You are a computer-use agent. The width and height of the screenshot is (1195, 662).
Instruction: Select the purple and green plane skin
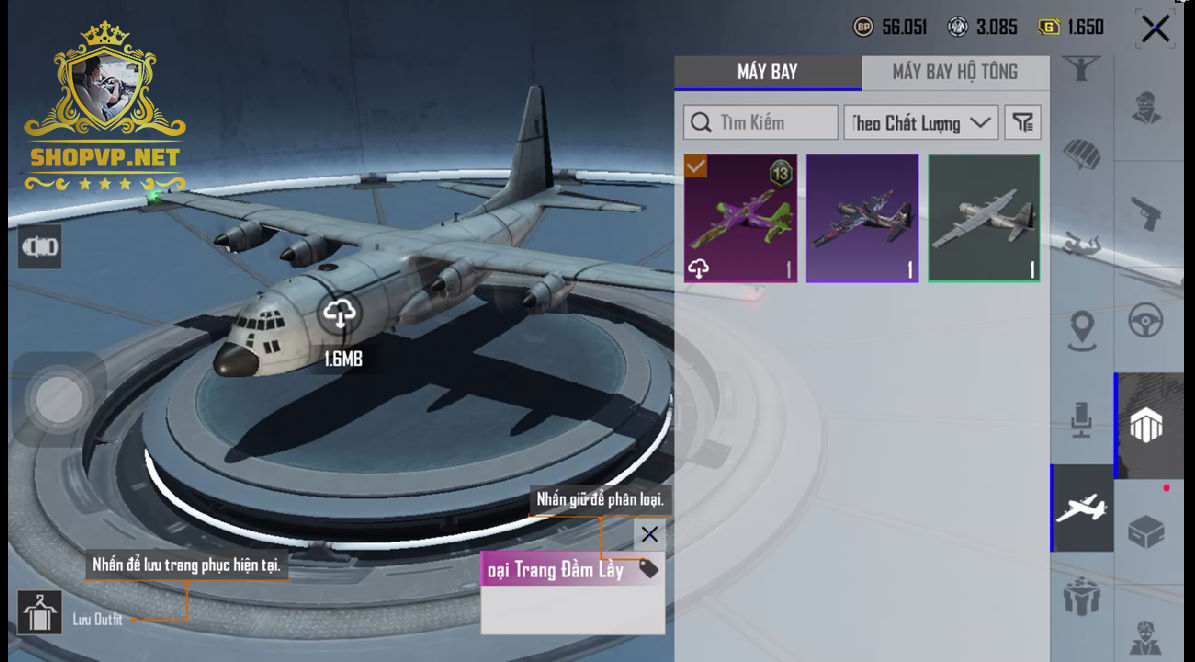coord(740,218)
